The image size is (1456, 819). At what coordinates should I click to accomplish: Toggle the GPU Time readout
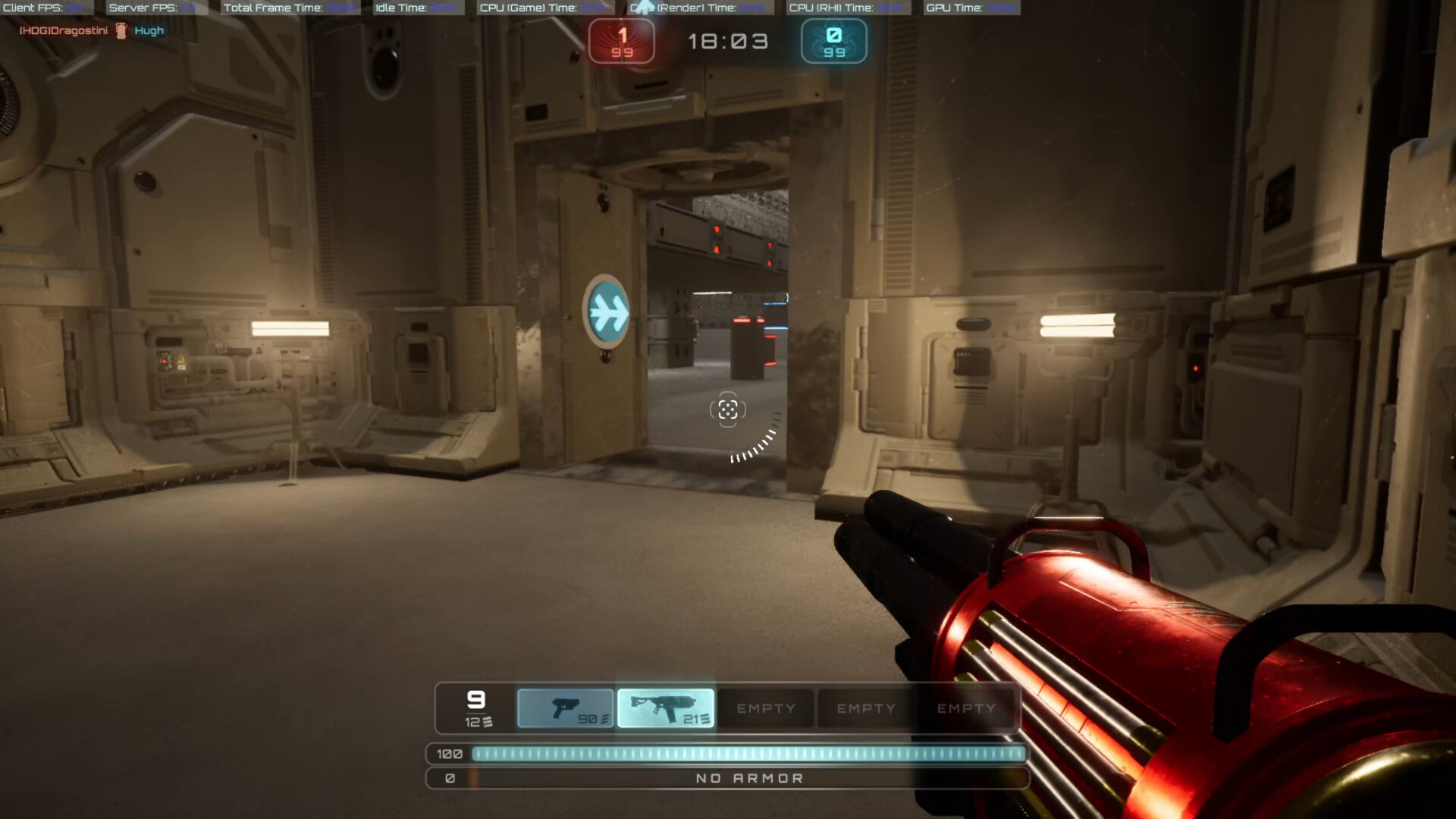[968, 8]
